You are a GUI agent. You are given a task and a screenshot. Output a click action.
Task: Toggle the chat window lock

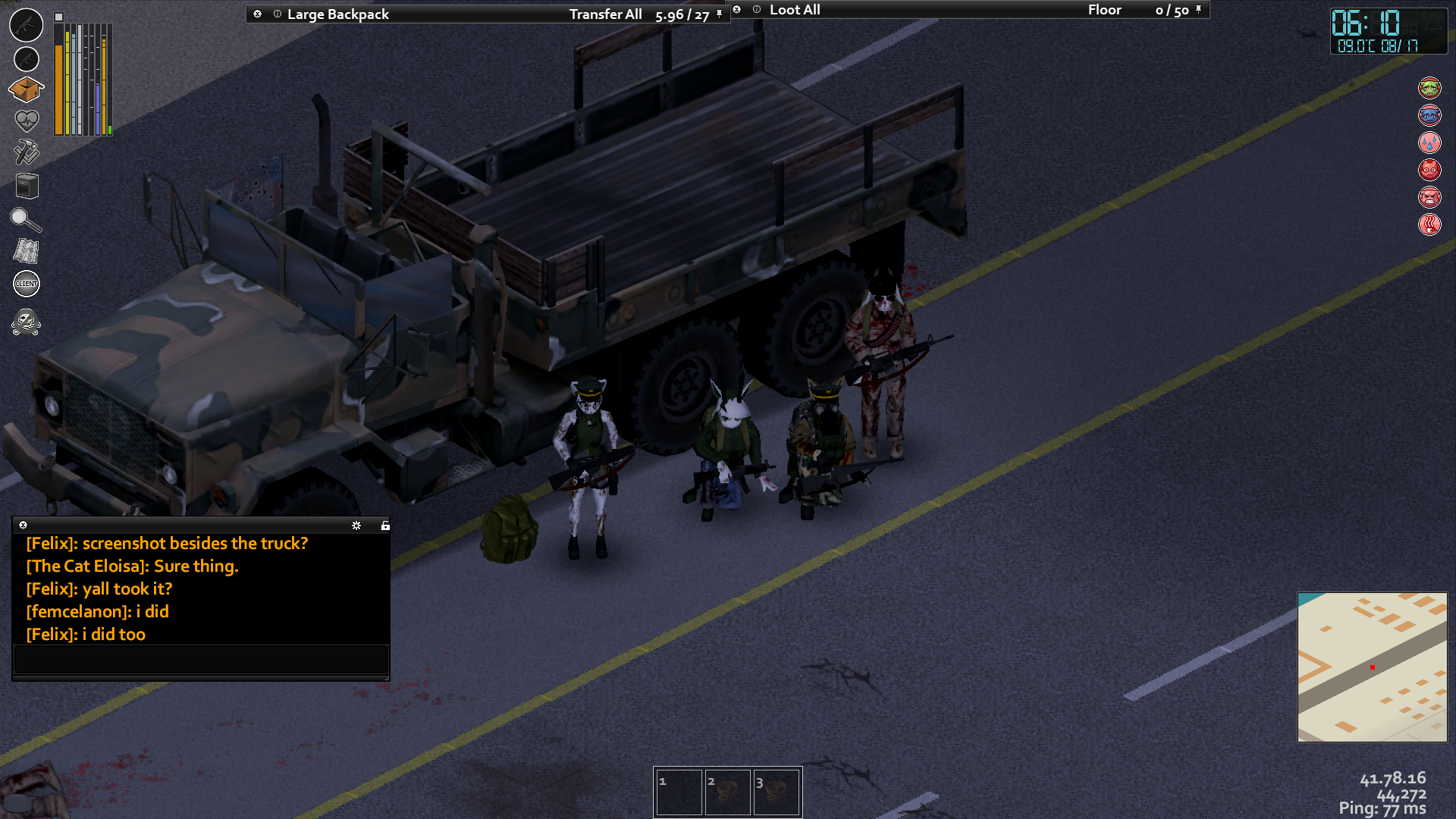(385, 526)
